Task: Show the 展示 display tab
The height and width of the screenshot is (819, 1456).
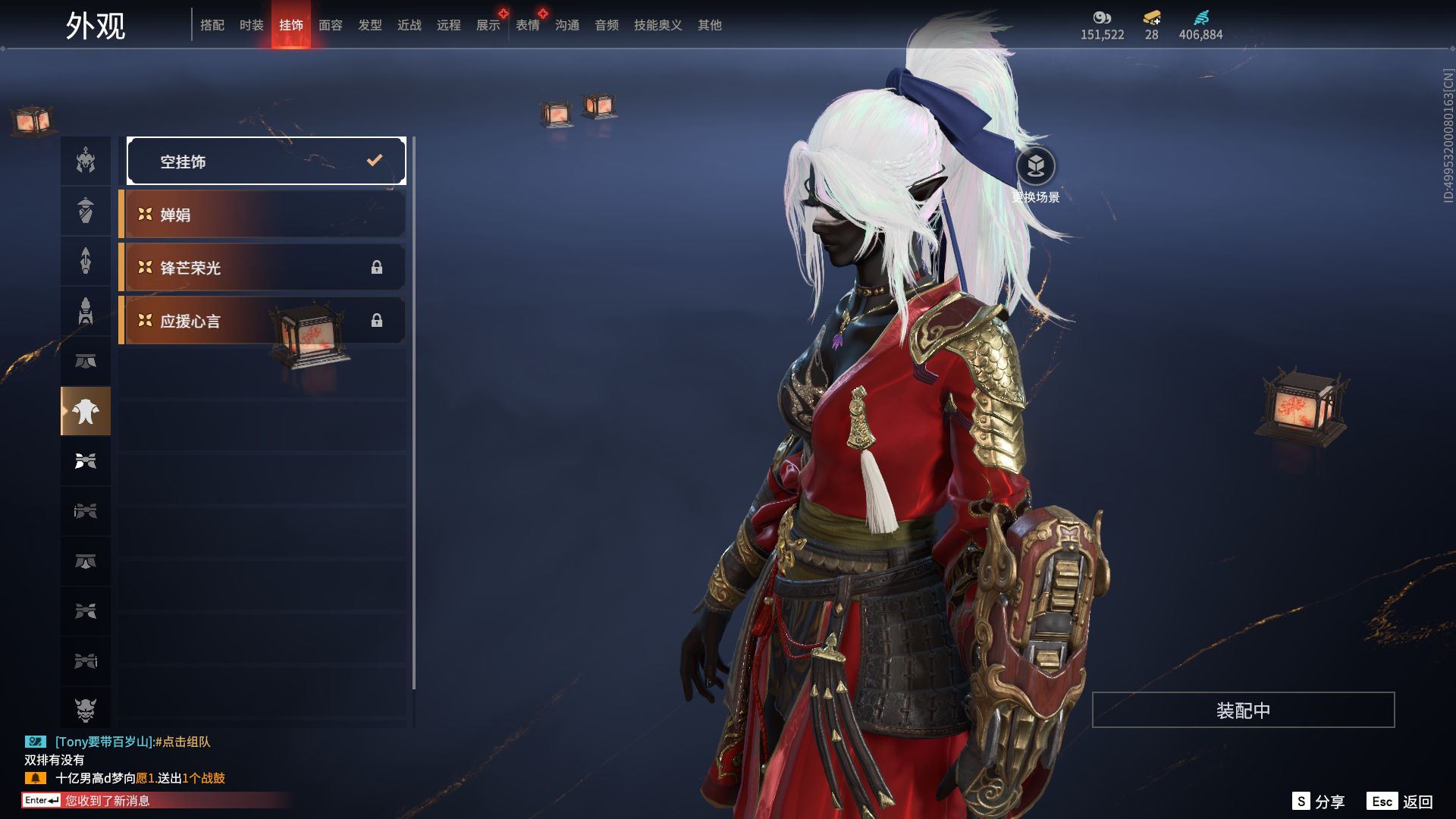Action: coord(488,25)
